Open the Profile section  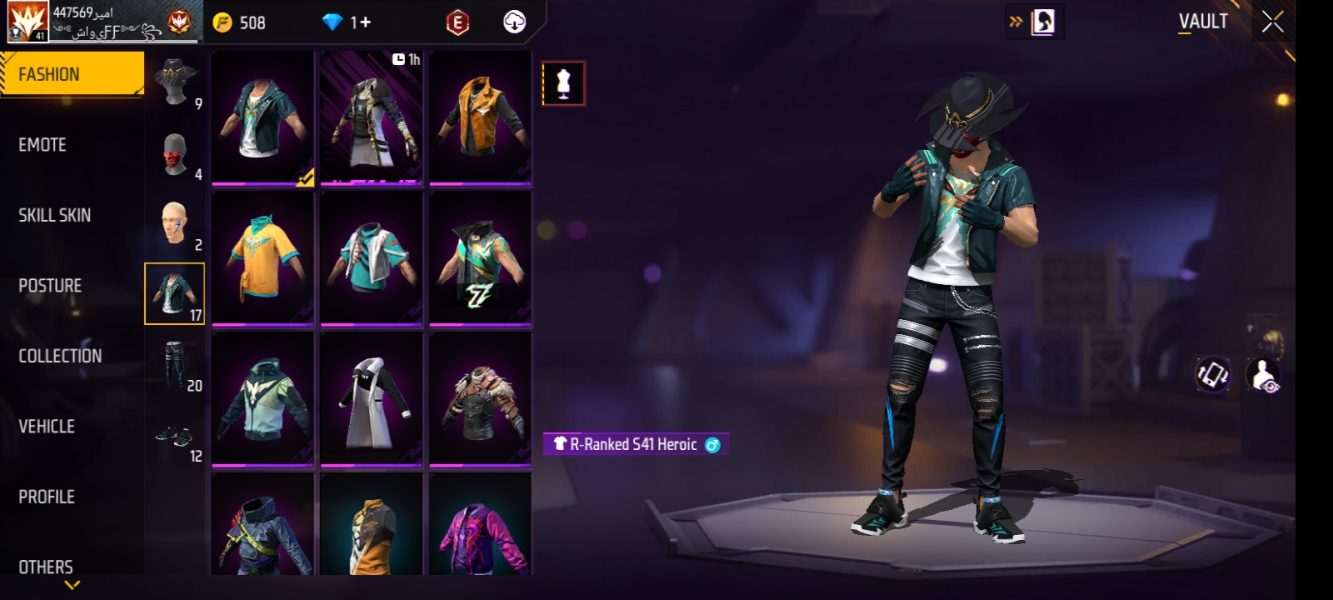point(46,497)
